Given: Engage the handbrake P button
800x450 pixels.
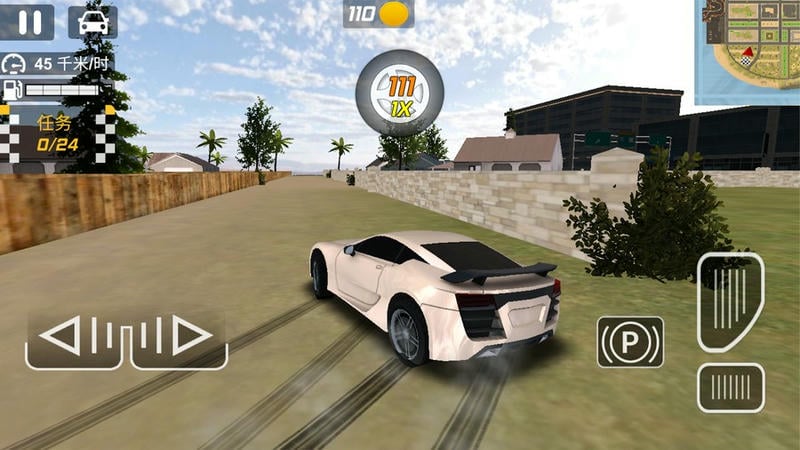Looking at the screenshot, I should click(630, 342).
